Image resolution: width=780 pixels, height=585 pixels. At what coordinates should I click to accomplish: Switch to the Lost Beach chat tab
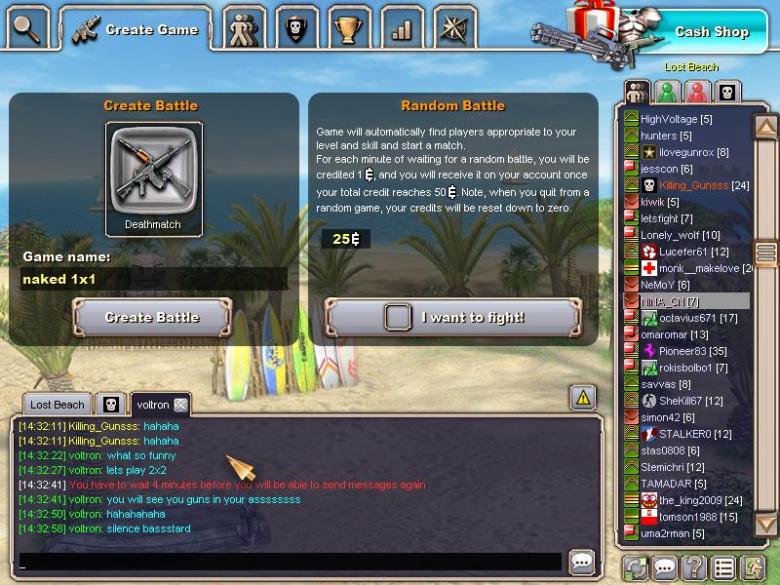(x=57, y=404)
